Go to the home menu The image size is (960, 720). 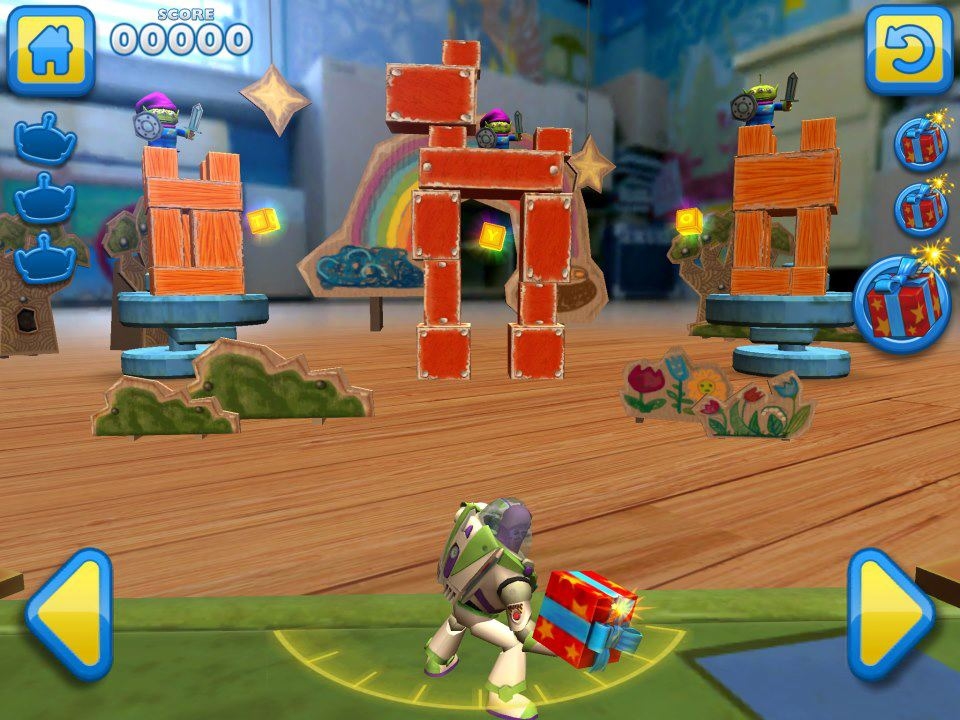point(50,50)
